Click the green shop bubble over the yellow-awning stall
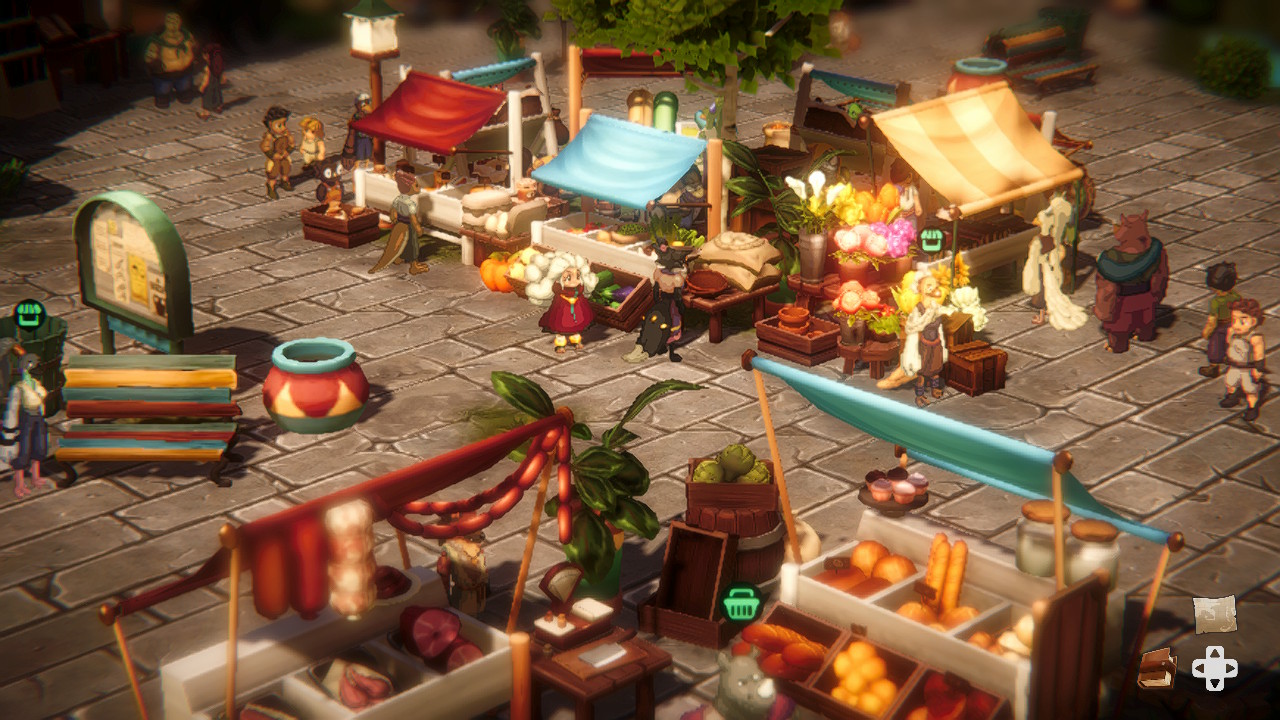Screen dimensions: 1280x720 [932, 240]
